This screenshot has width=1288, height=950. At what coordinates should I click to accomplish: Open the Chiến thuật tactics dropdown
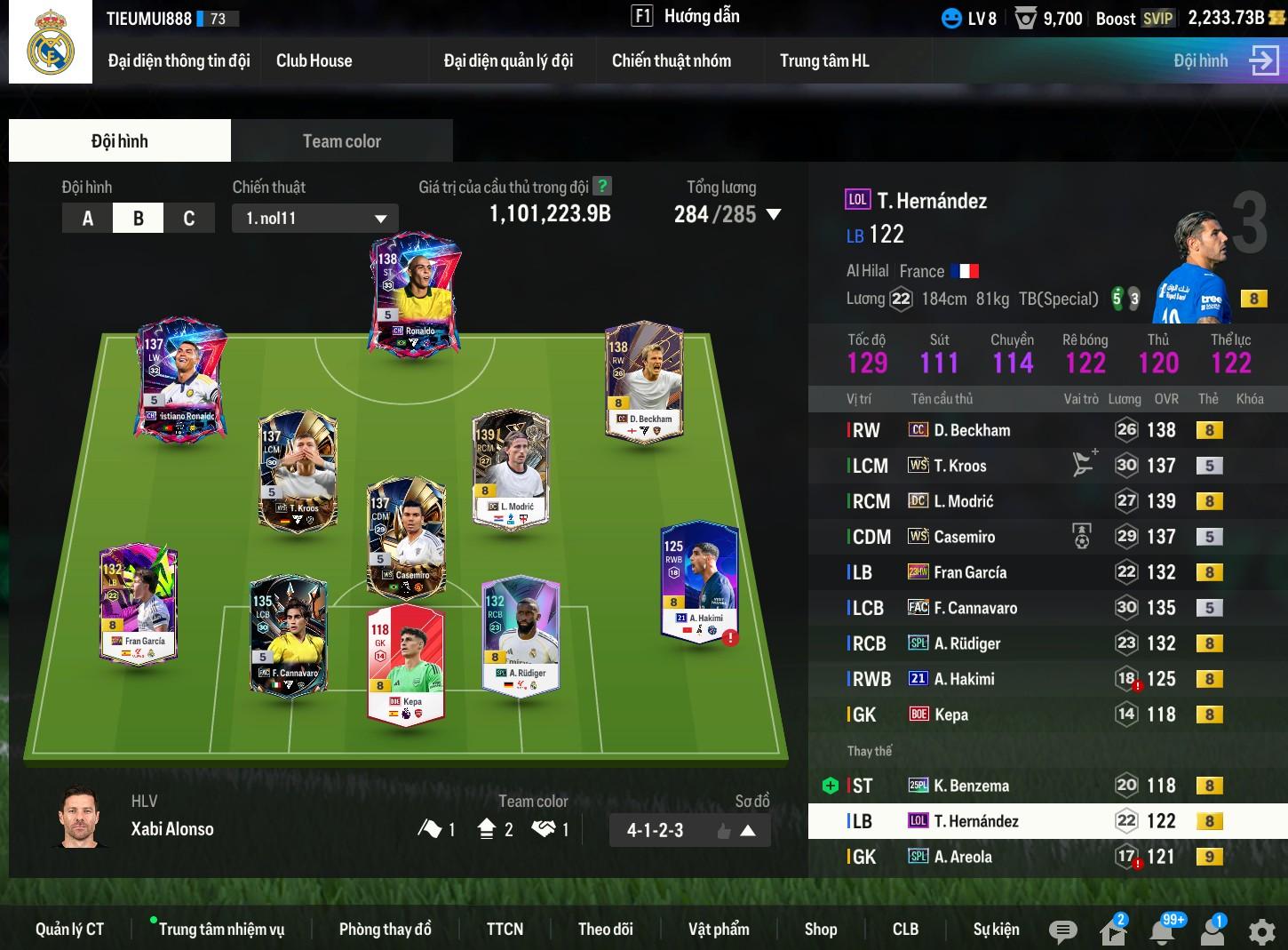[315, 219]
